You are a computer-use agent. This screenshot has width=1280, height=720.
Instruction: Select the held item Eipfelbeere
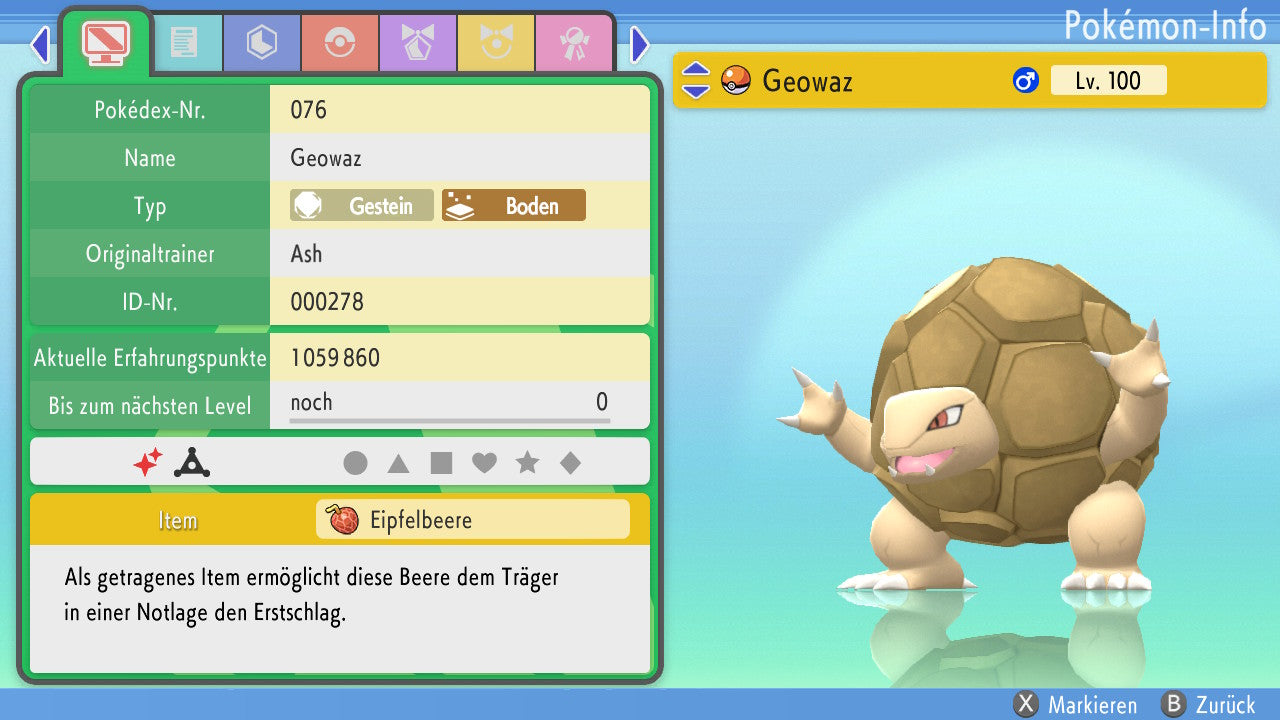coord(472,520)
